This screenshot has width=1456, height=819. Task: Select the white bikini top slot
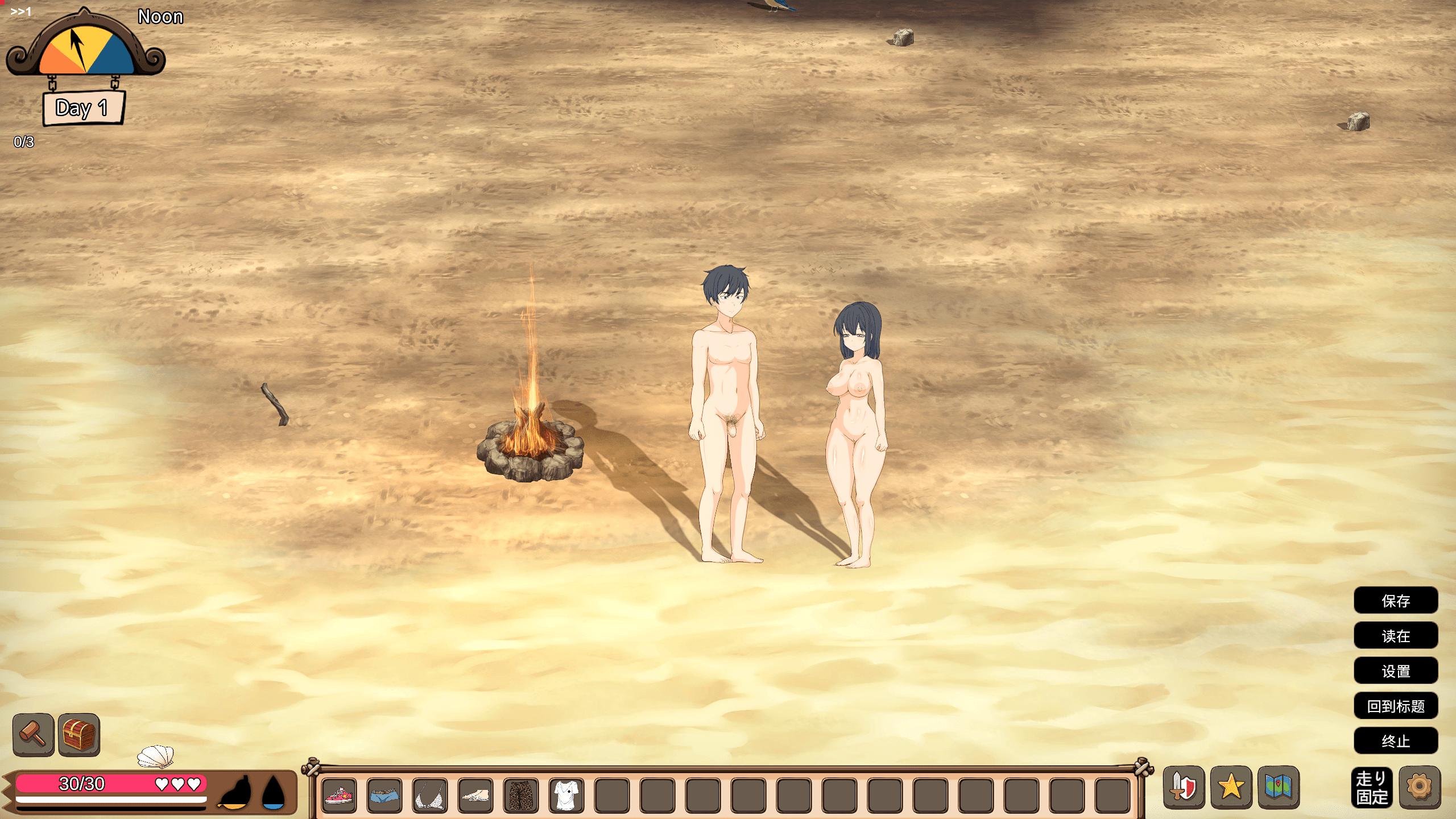pyautogui.click(x=430, y=795)
